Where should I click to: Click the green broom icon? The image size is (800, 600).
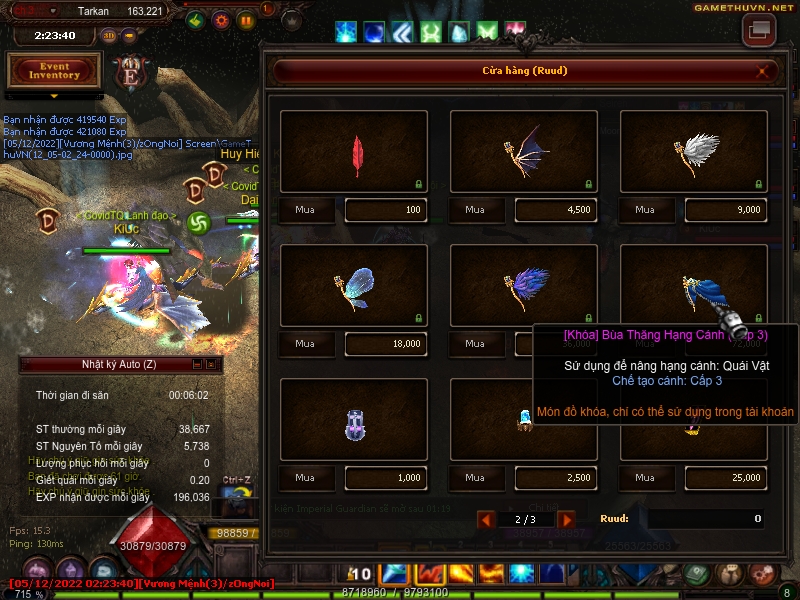click(197, 20)
